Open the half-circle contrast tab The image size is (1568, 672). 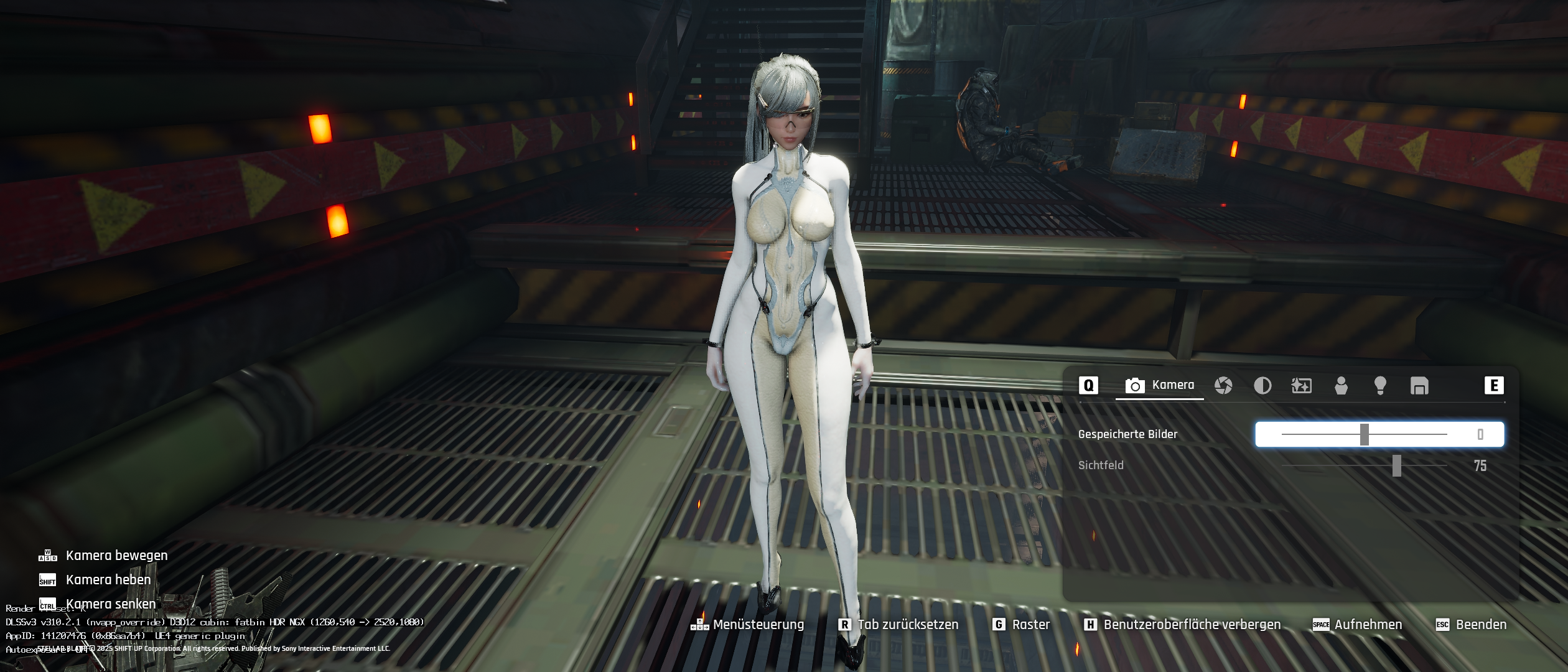(x=1262, y=386)
